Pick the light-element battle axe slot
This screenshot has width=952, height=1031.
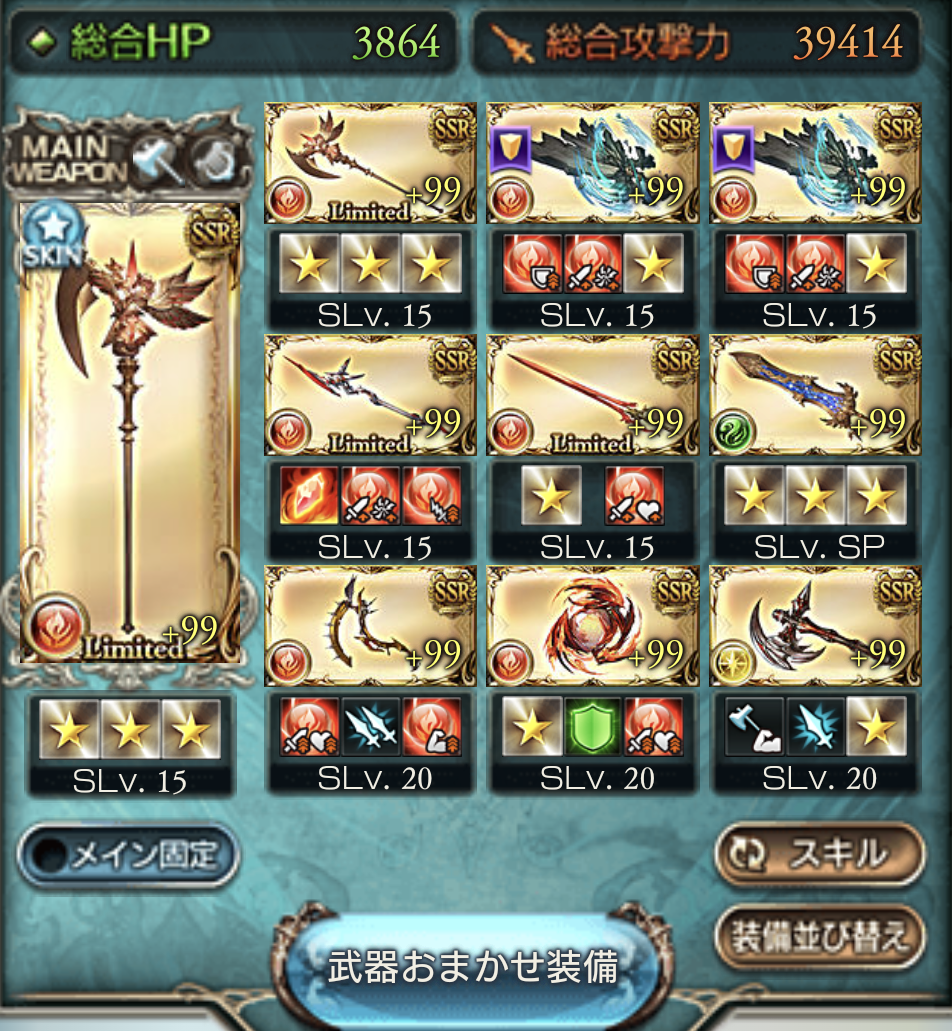pos(813,626)
